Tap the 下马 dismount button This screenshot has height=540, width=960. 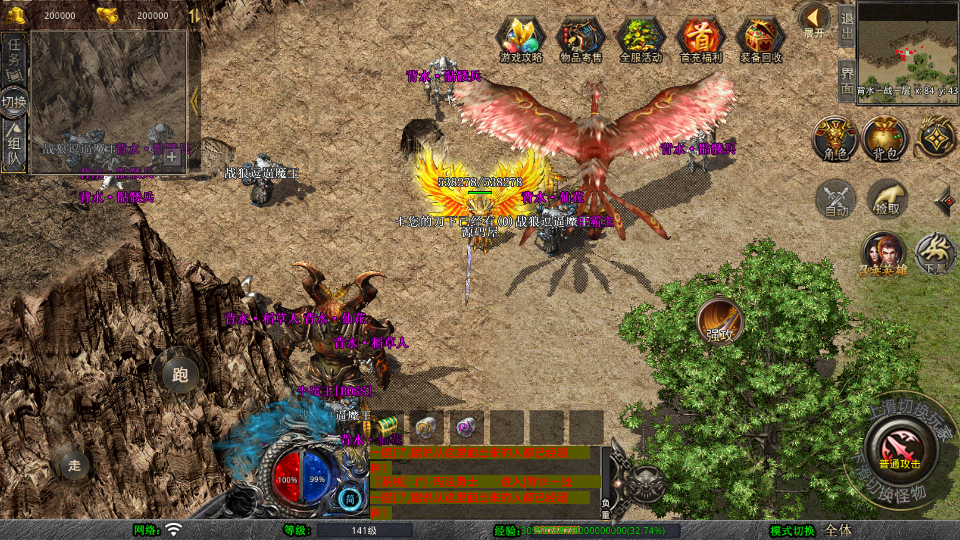point(936,253)
